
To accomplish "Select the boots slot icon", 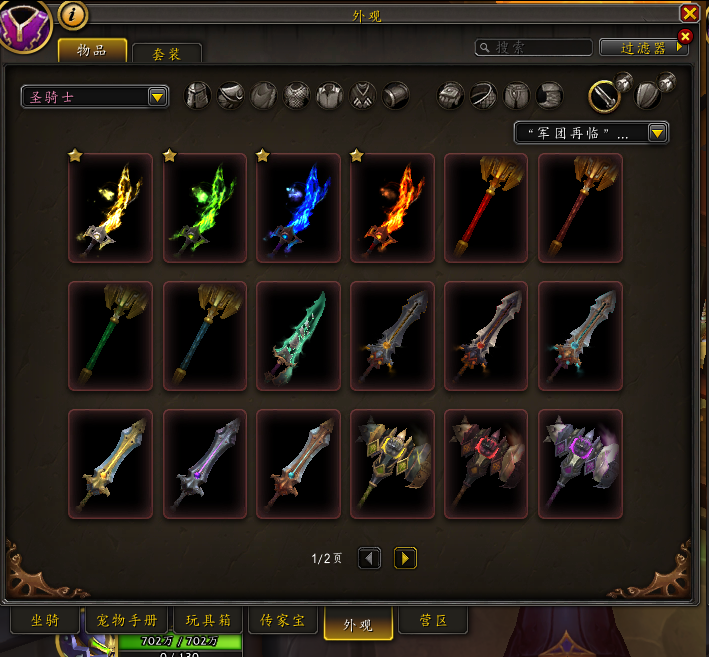I will pyautogui.click(x=549, y=96).
